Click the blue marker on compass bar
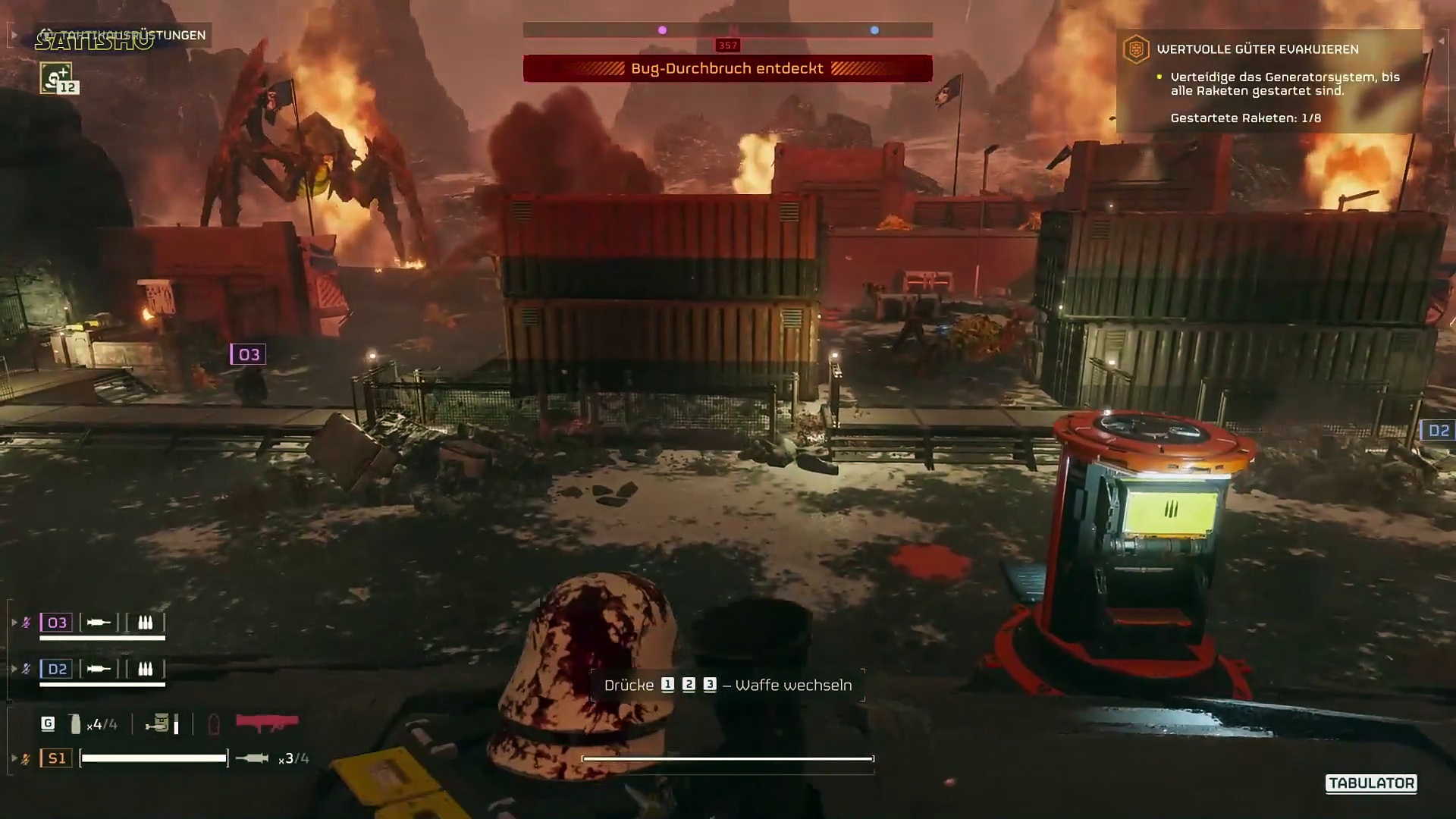The height and width of the screenshot is (819, 1456). pyautogui.click(x=874, y=30)
